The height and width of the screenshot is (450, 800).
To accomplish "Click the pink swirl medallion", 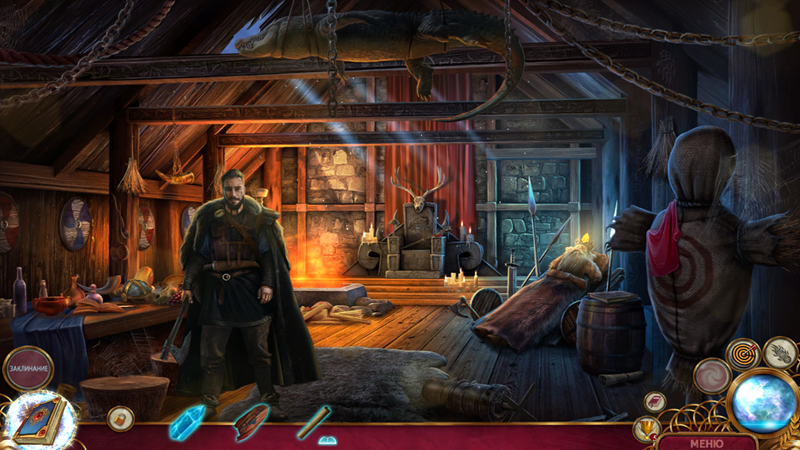I will pos(712,376).
